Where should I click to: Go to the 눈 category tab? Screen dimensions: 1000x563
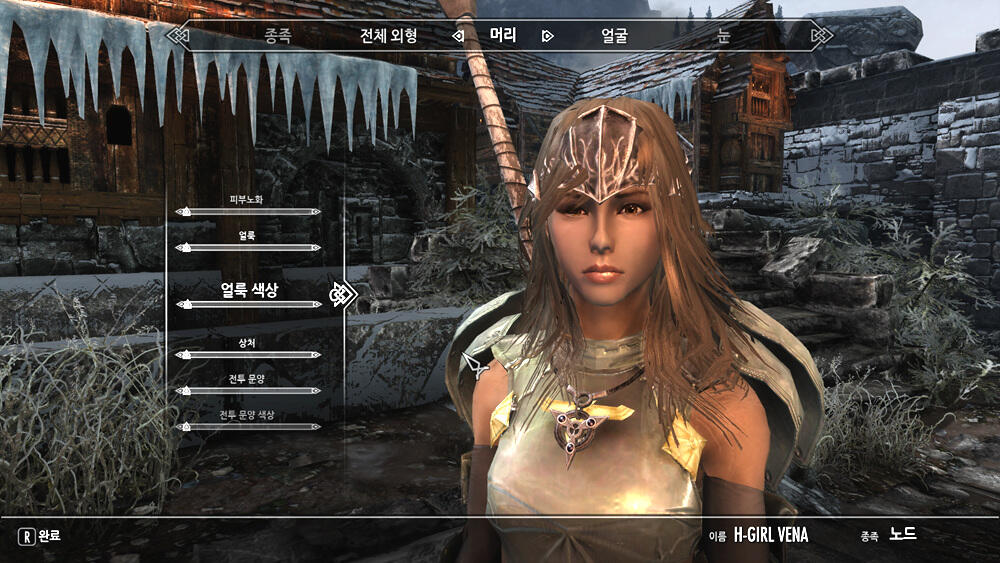pos(723,36)
